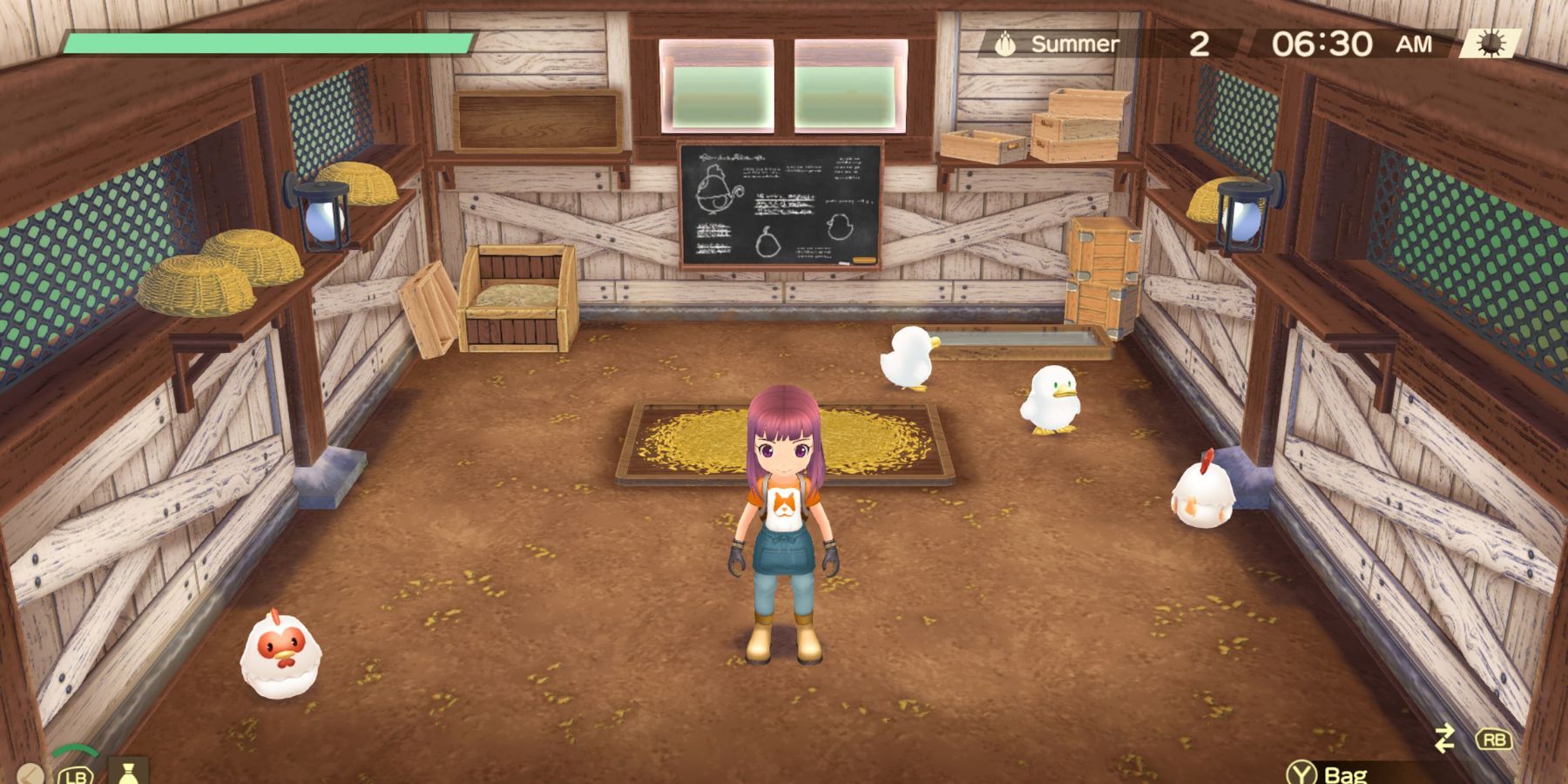
Task: Expand the chalkboard notes on the wall
Action: click(780, 205)
